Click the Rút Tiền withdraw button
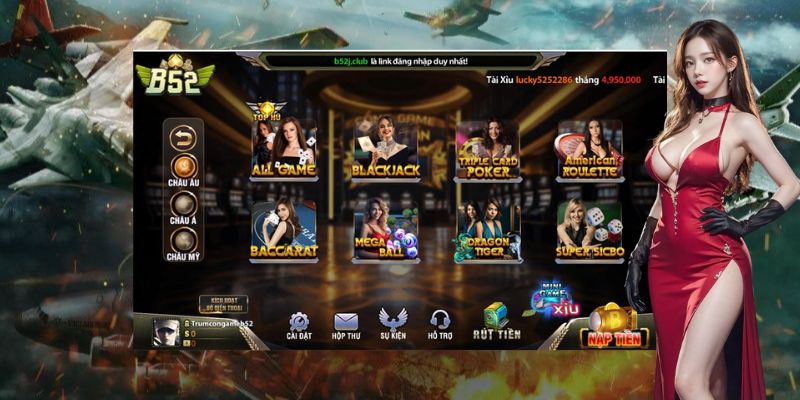 tap(495, 320)
